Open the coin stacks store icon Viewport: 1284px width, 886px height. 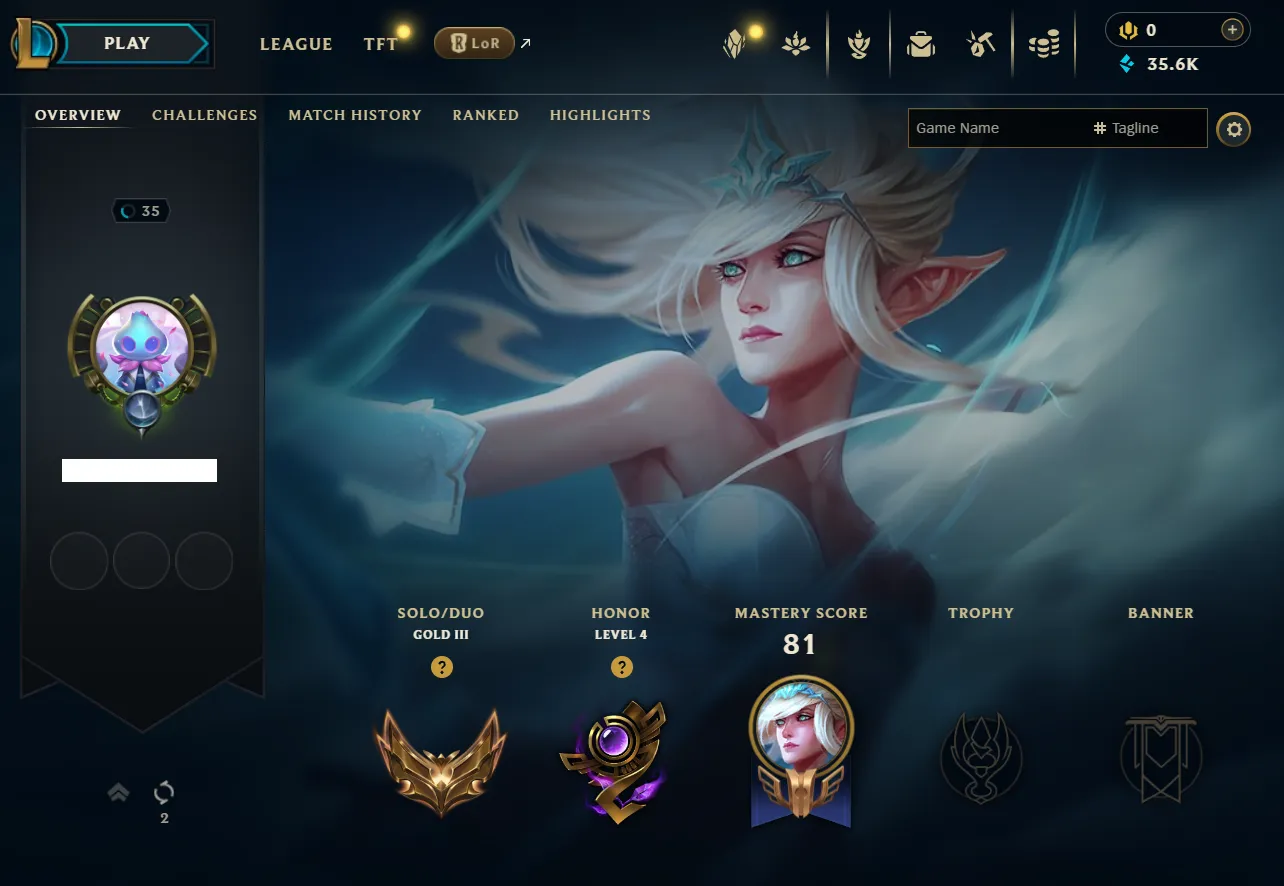pos(1043,44)
